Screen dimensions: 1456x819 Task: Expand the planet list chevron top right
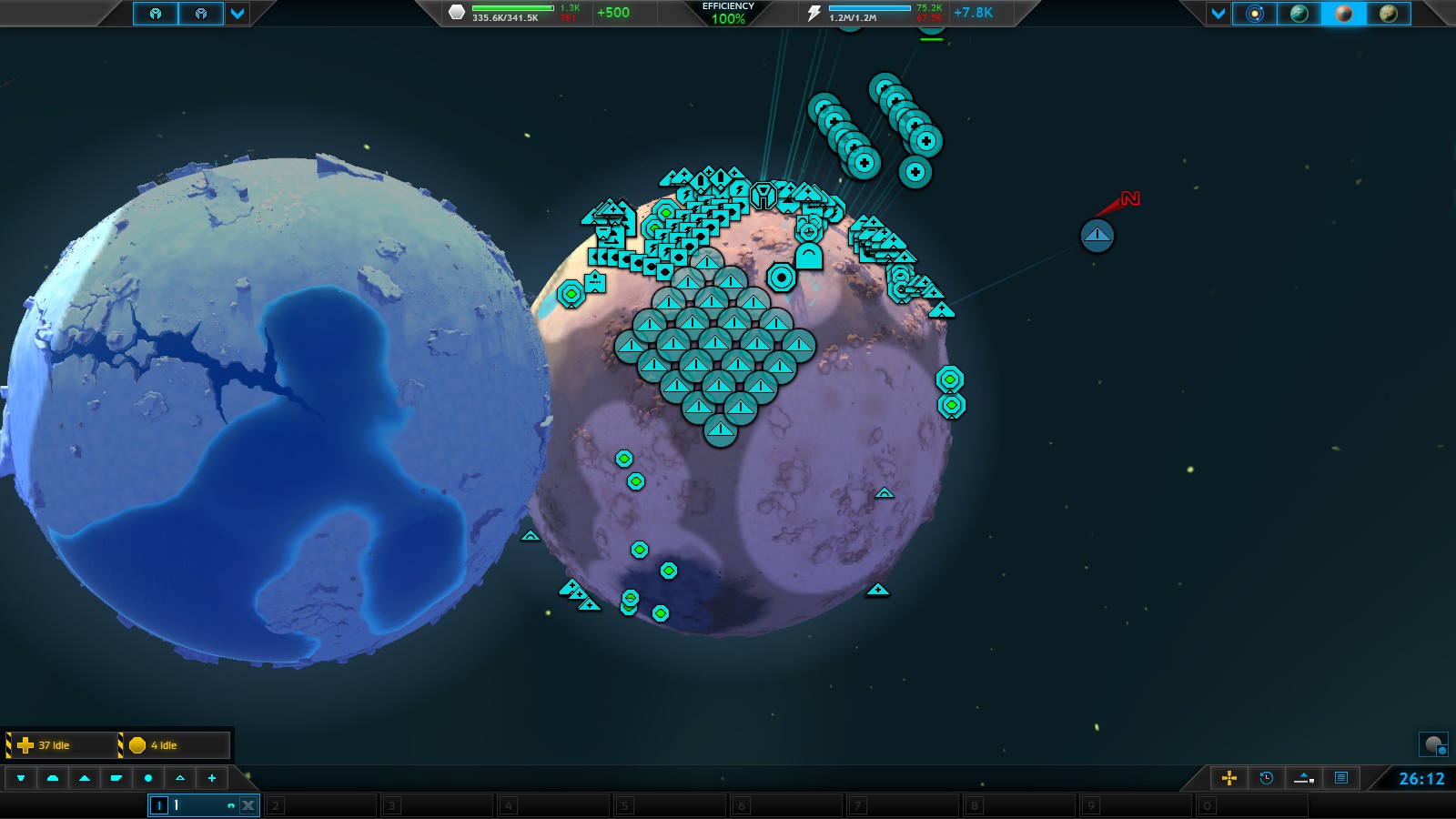point(1218,14)
